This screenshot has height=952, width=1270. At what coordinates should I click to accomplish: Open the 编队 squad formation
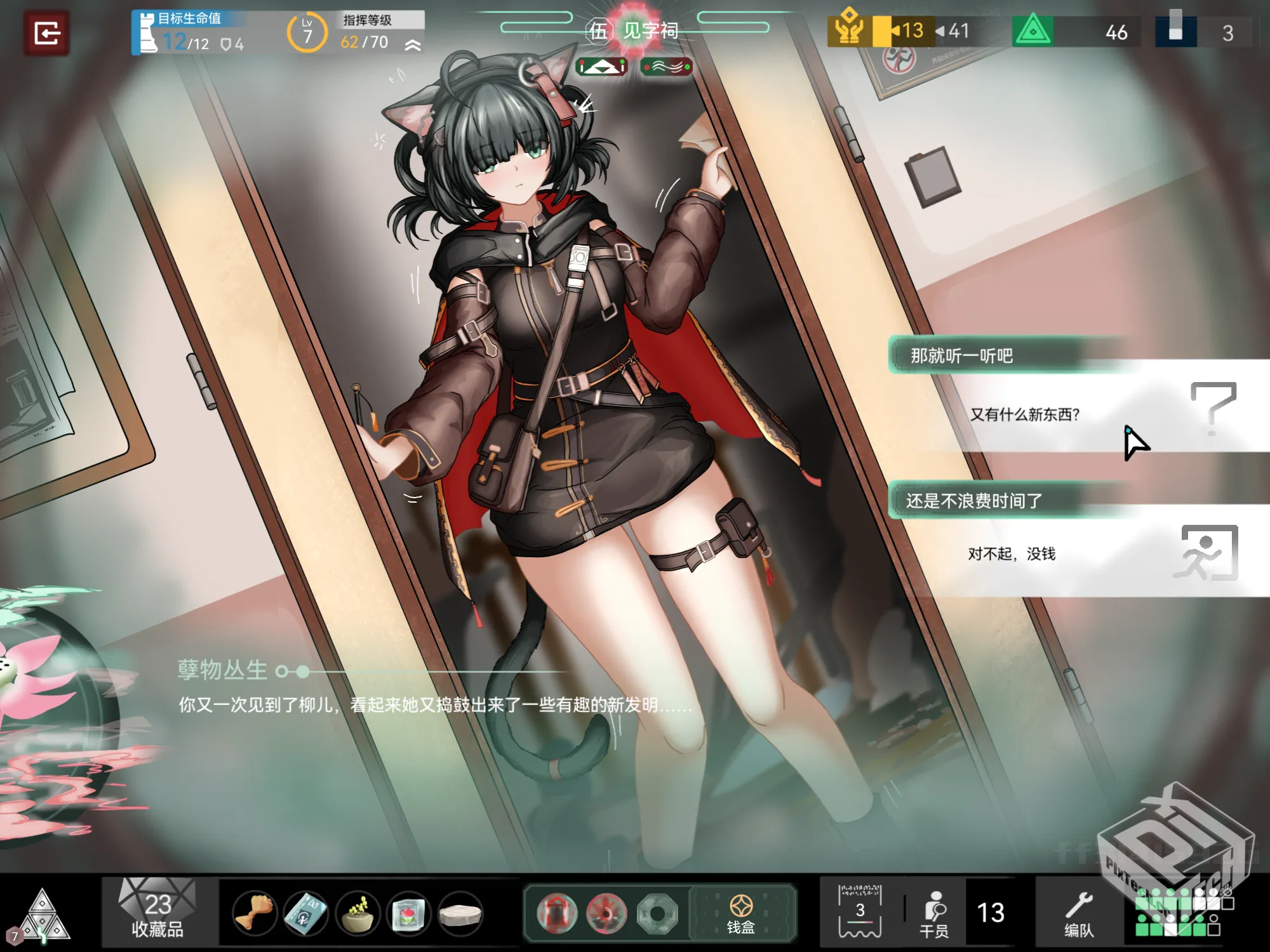pos(1079,913)
